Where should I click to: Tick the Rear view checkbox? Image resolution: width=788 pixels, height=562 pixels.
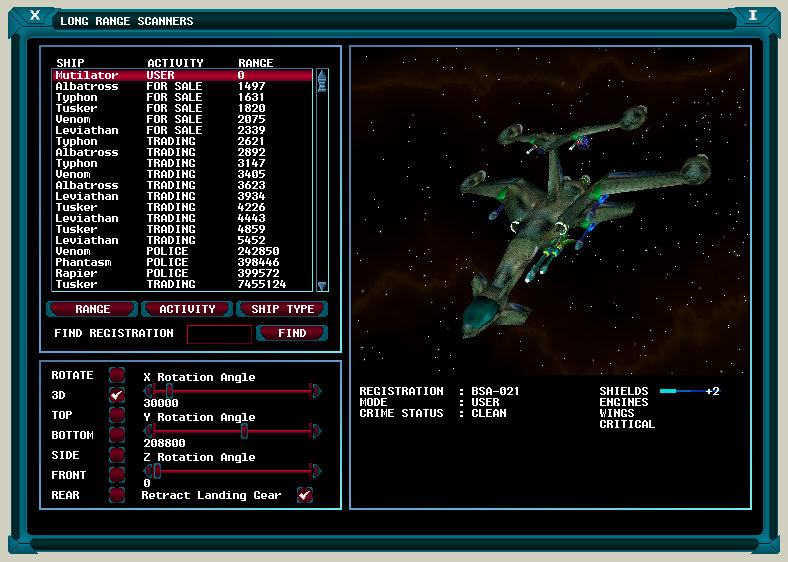[x=117, y=495]
